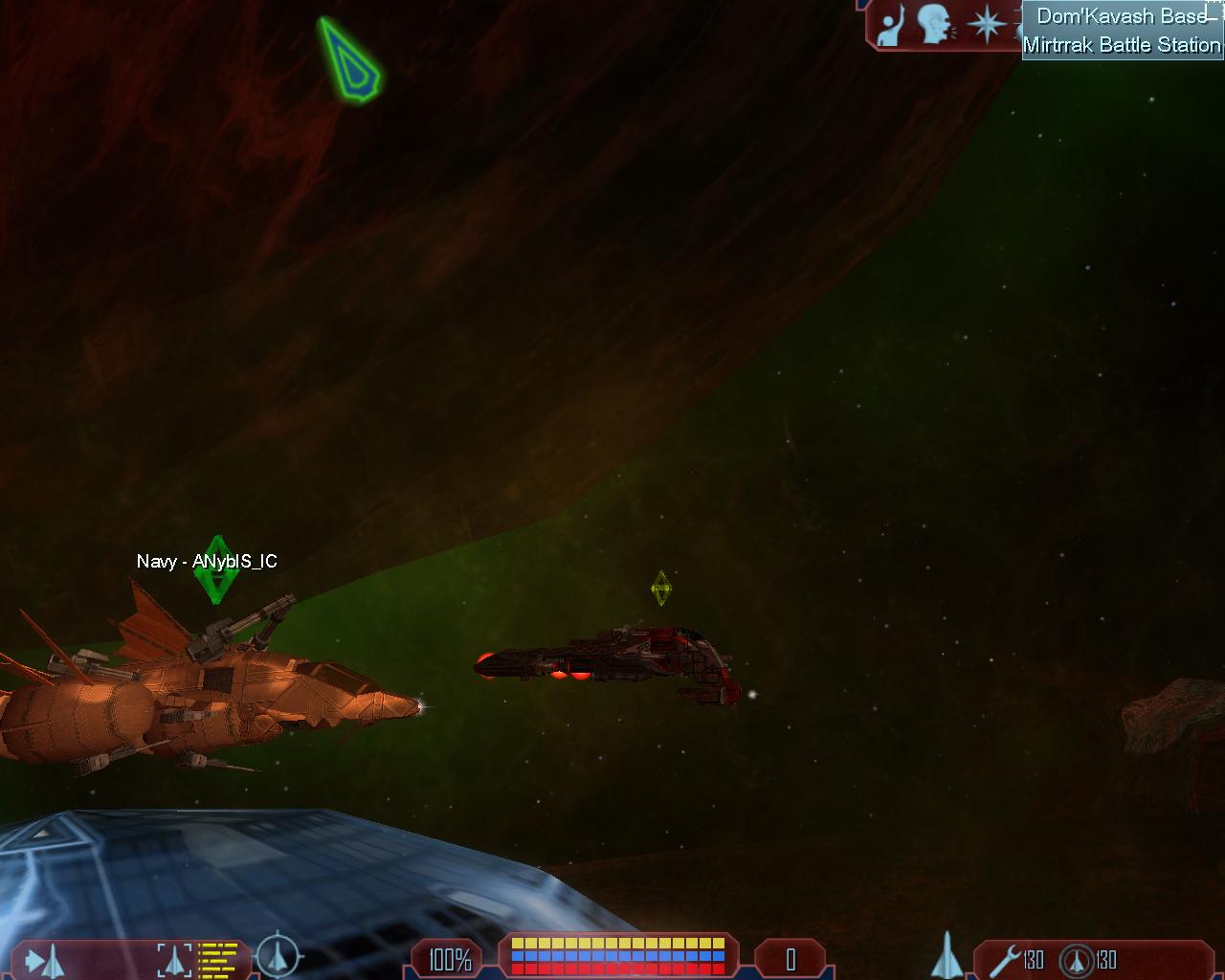Use the circled ship shield battery icon

pyautogui.click(x=1077, y=960)
